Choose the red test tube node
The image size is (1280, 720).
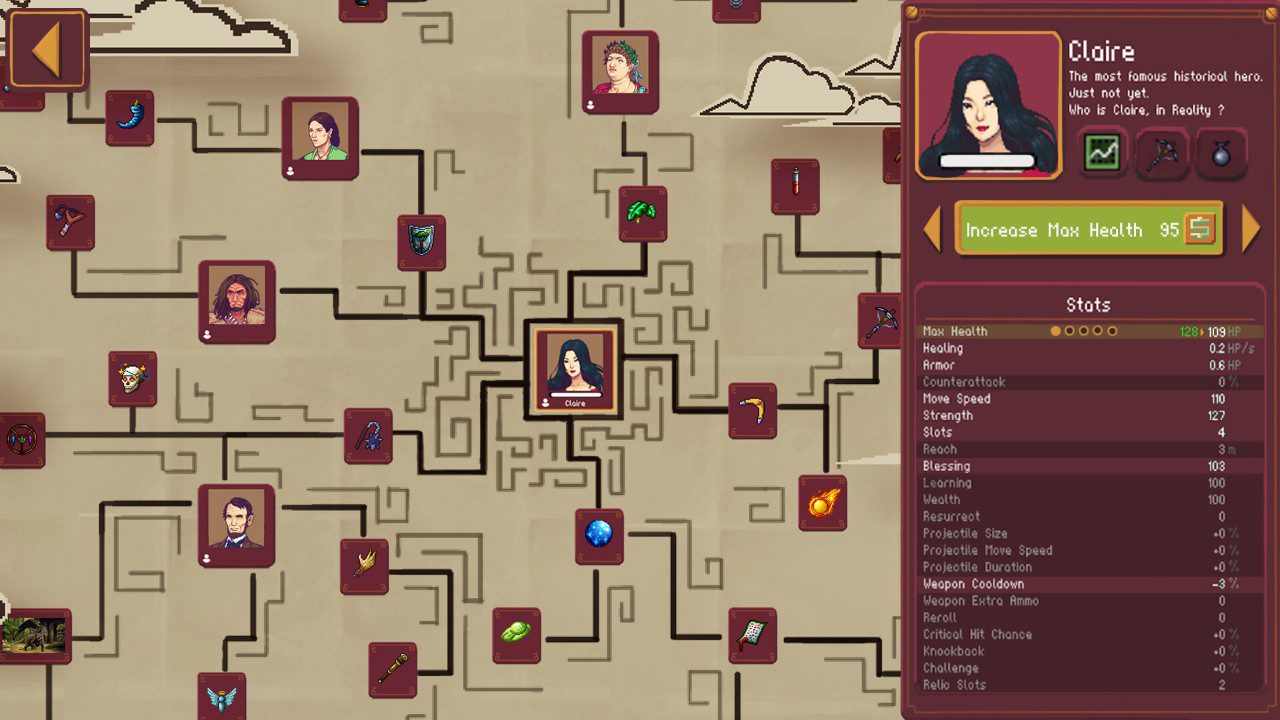point(795,186)
